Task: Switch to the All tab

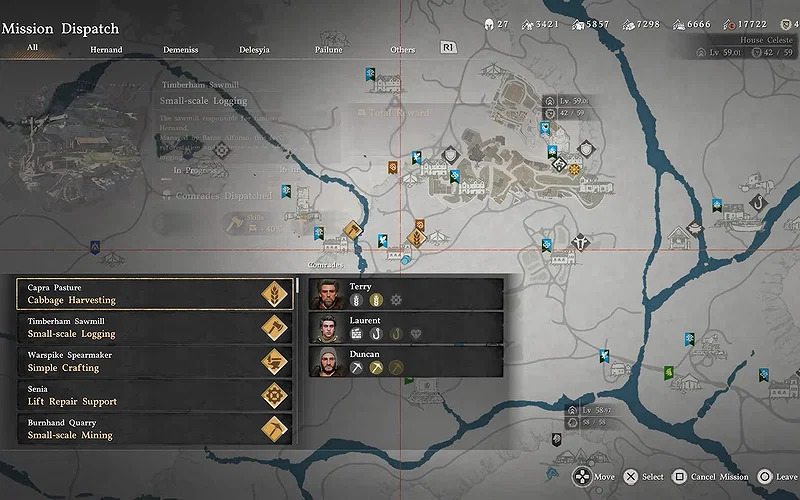Action: [x=33, y=48]
